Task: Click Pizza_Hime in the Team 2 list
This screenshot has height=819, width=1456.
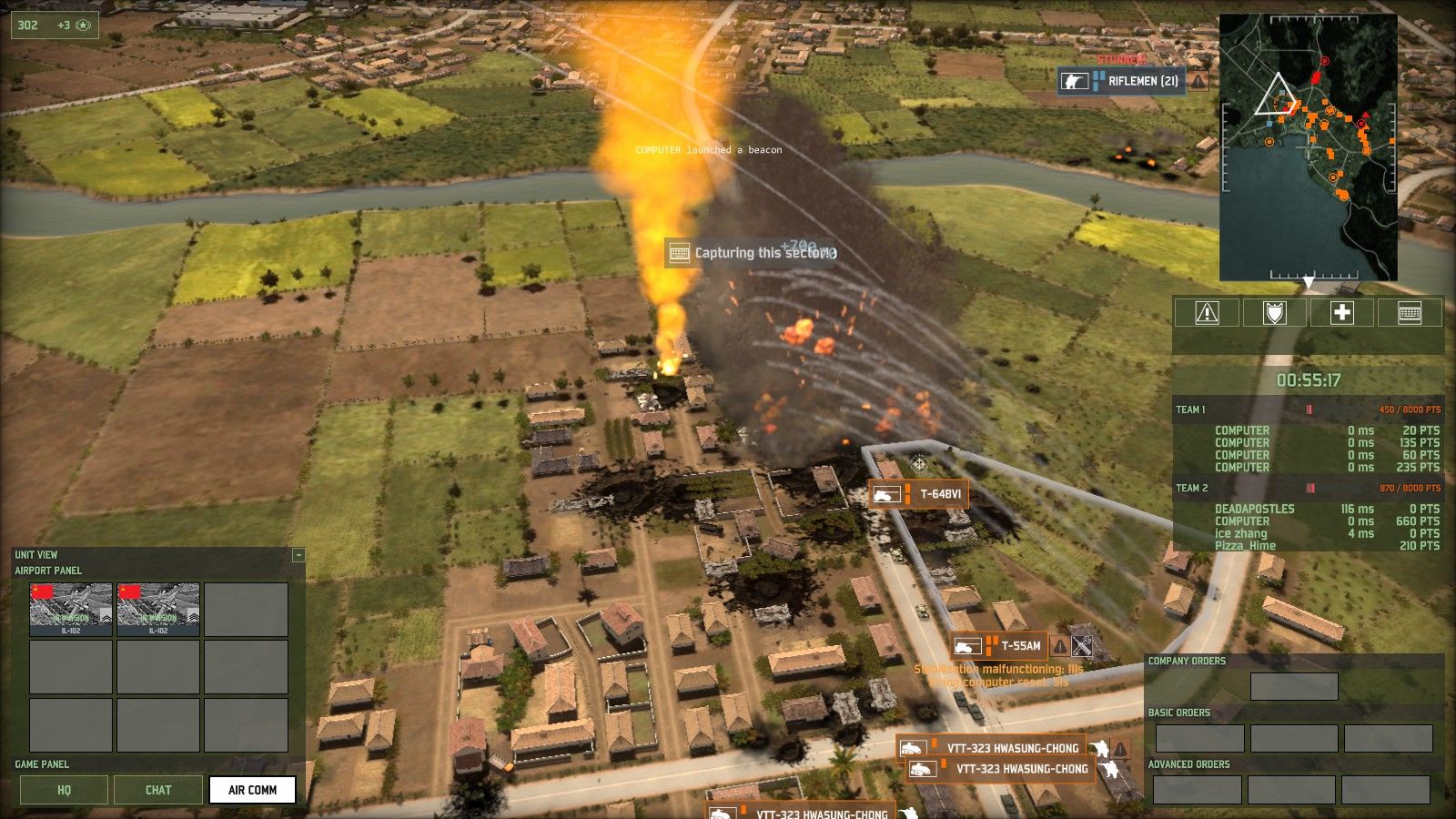Action: [x=1245, y=546]
